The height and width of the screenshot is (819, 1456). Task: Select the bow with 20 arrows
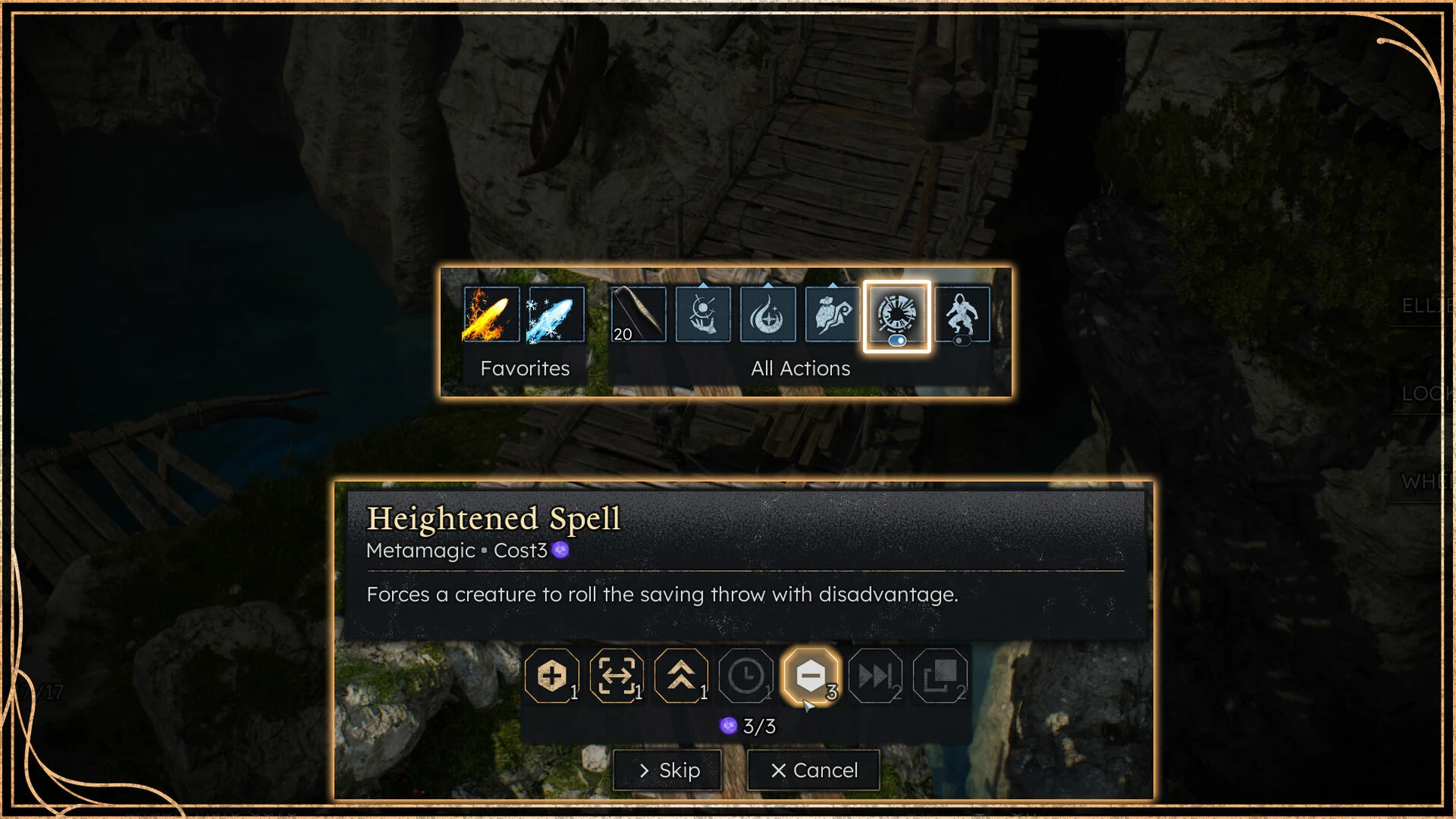[x=638, y=315]
